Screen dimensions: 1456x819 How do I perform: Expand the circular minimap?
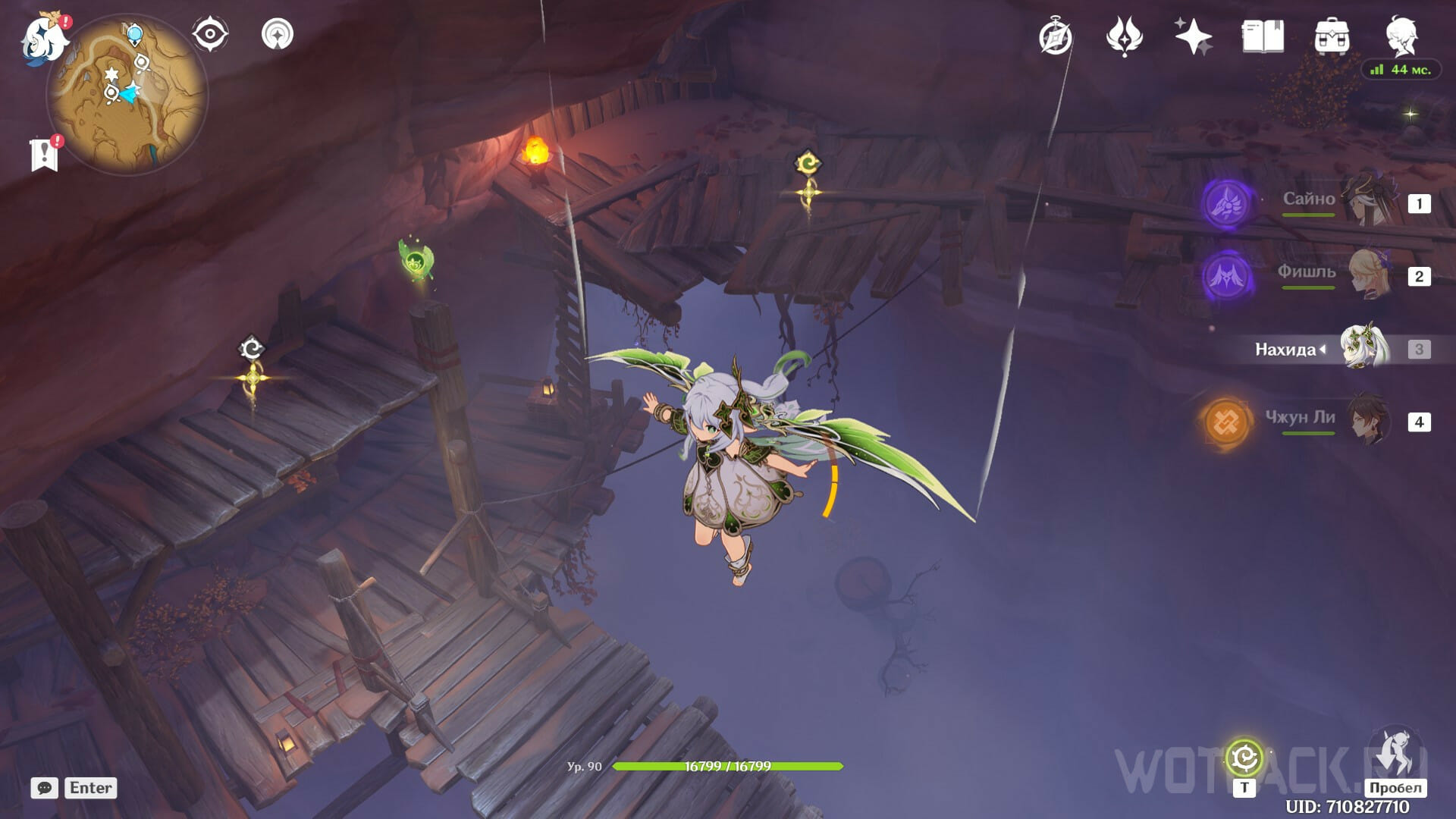click(x=127, y=95)
